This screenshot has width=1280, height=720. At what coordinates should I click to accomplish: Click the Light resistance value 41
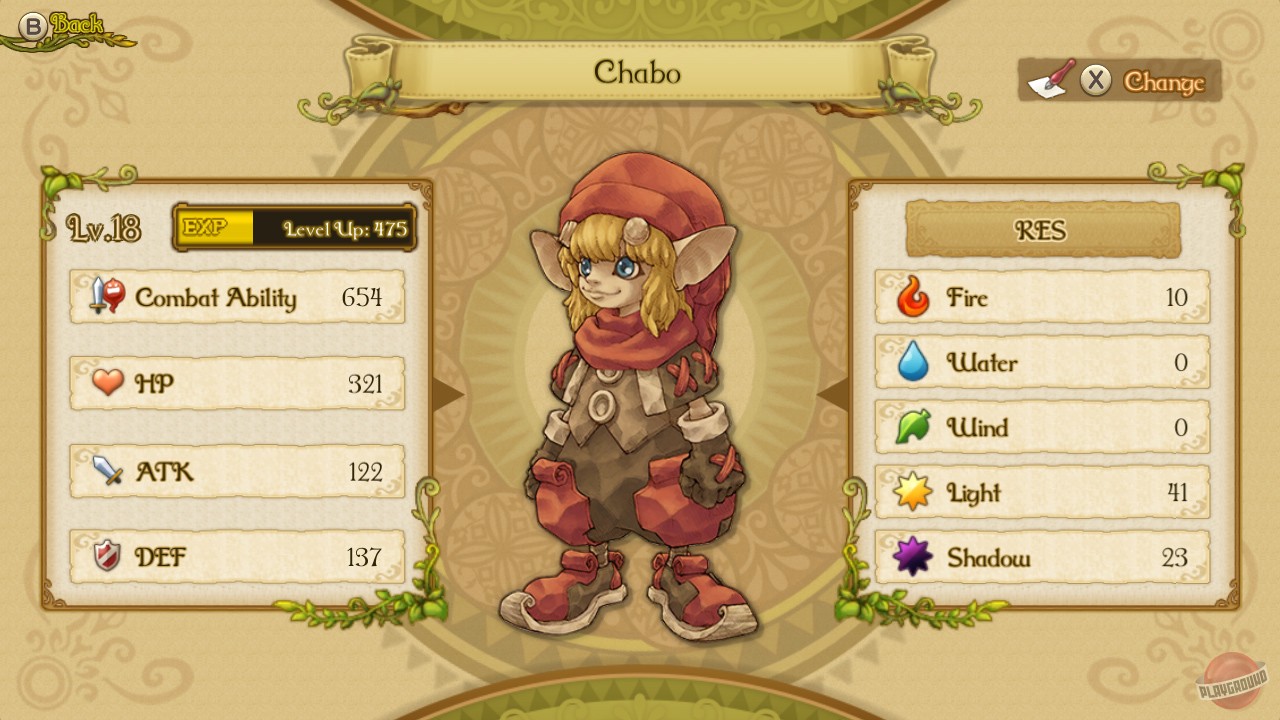(x=1177, y=492)
